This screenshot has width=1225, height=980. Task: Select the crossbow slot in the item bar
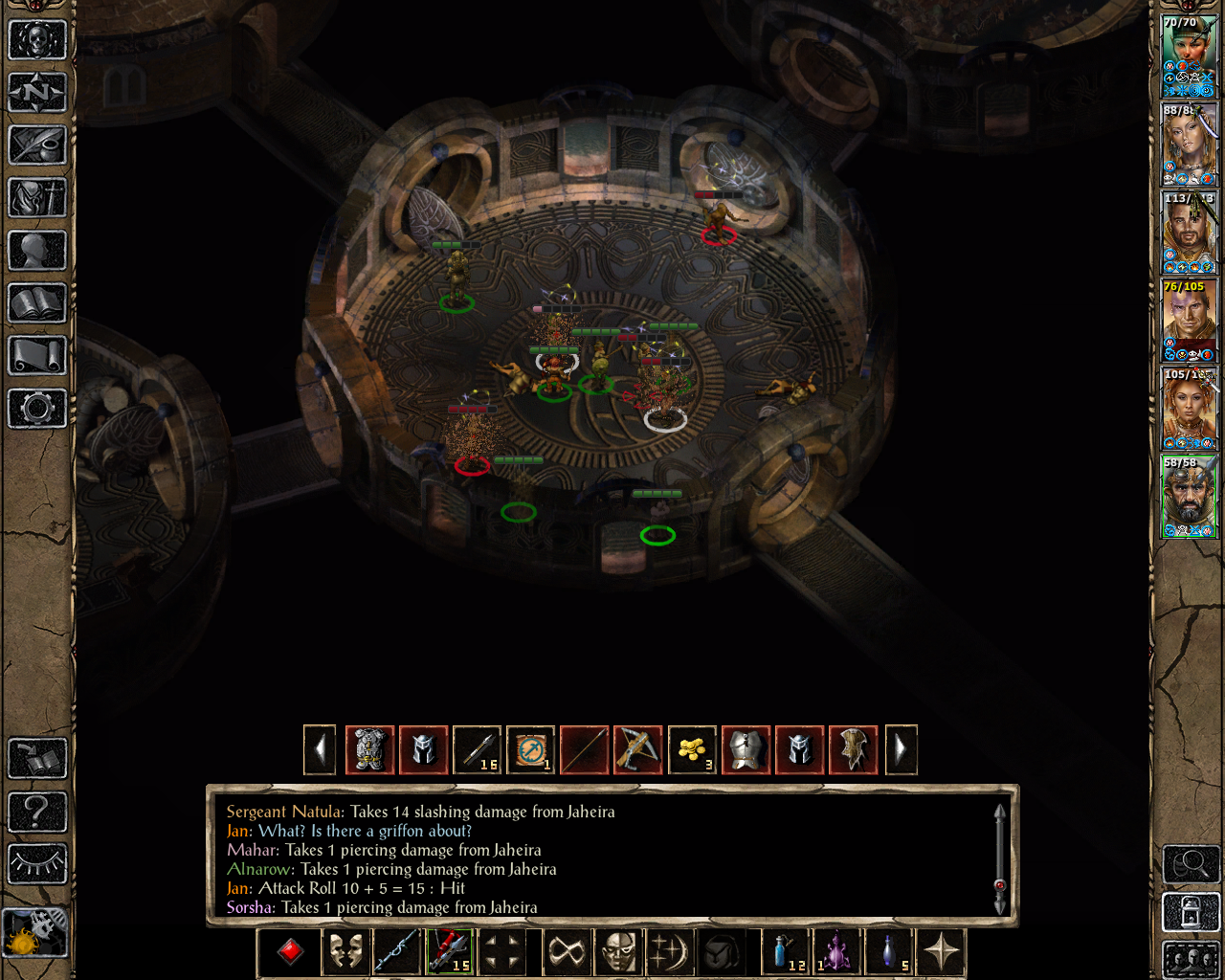click(x=637, y=749)
